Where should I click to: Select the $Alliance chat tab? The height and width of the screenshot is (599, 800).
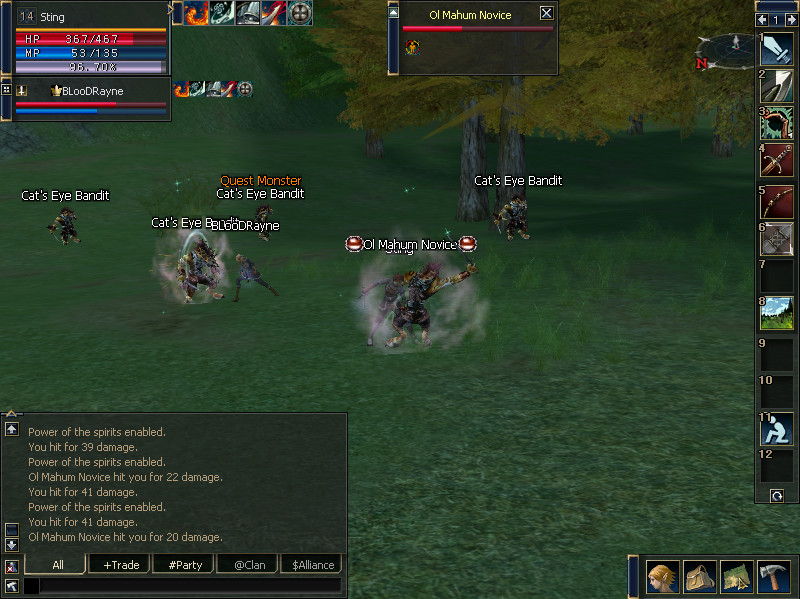pyautogui.click(x=313, y=565)
